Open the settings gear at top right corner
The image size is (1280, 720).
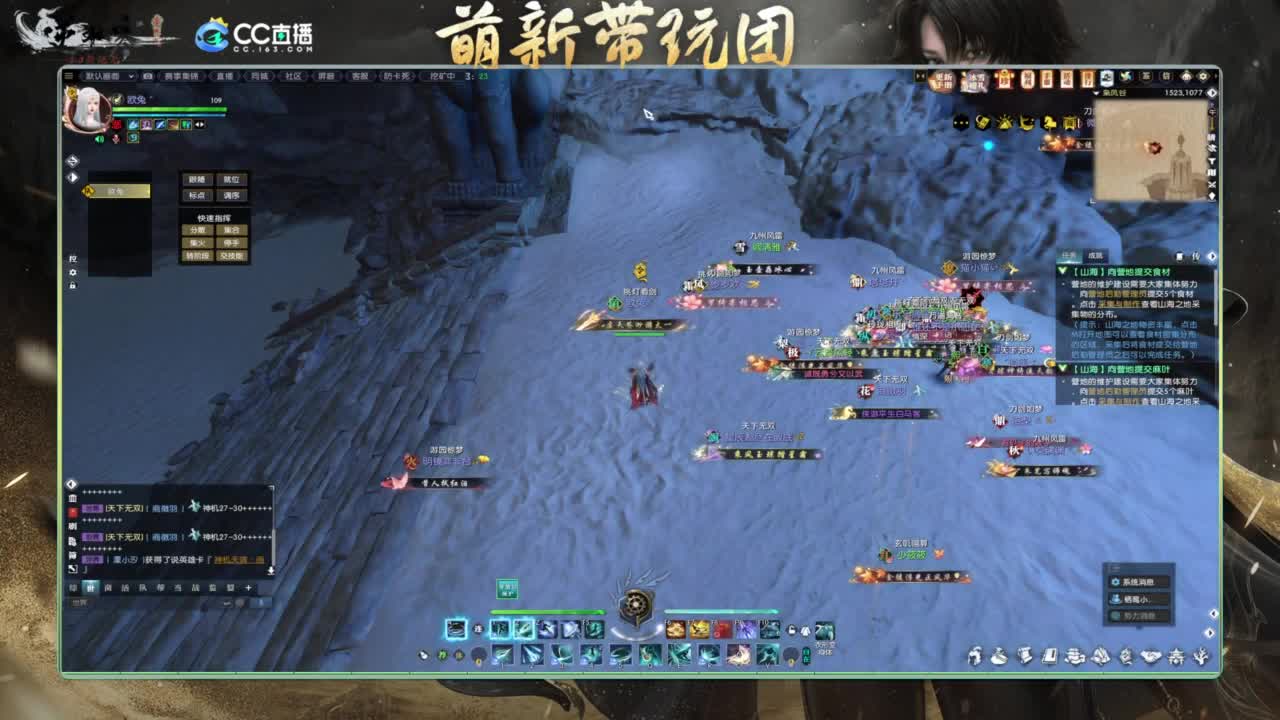1201,76
